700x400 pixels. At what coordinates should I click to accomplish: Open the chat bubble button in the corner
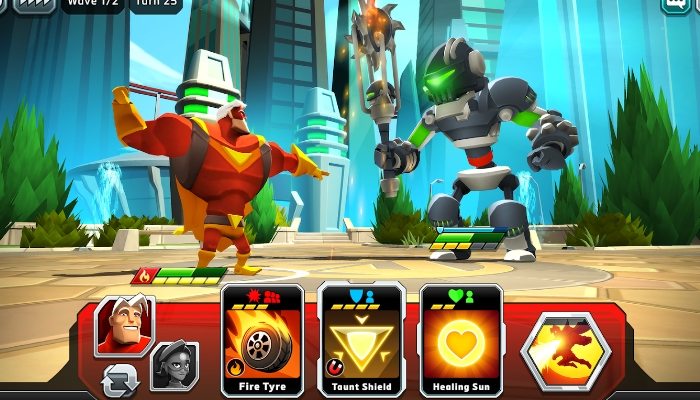[677, 5]
